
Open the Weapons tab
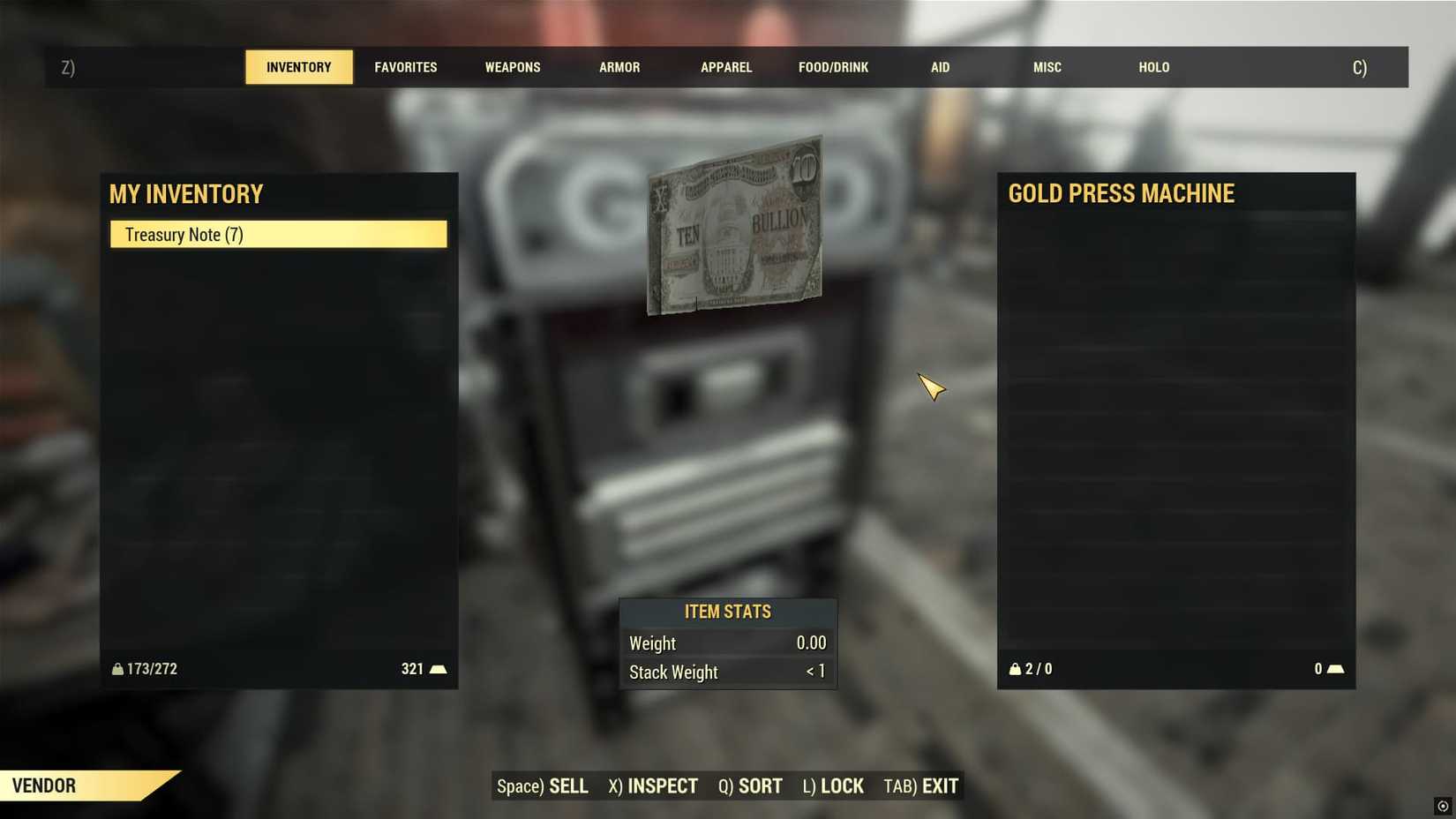pyautogui.click(x=513, y=67)
